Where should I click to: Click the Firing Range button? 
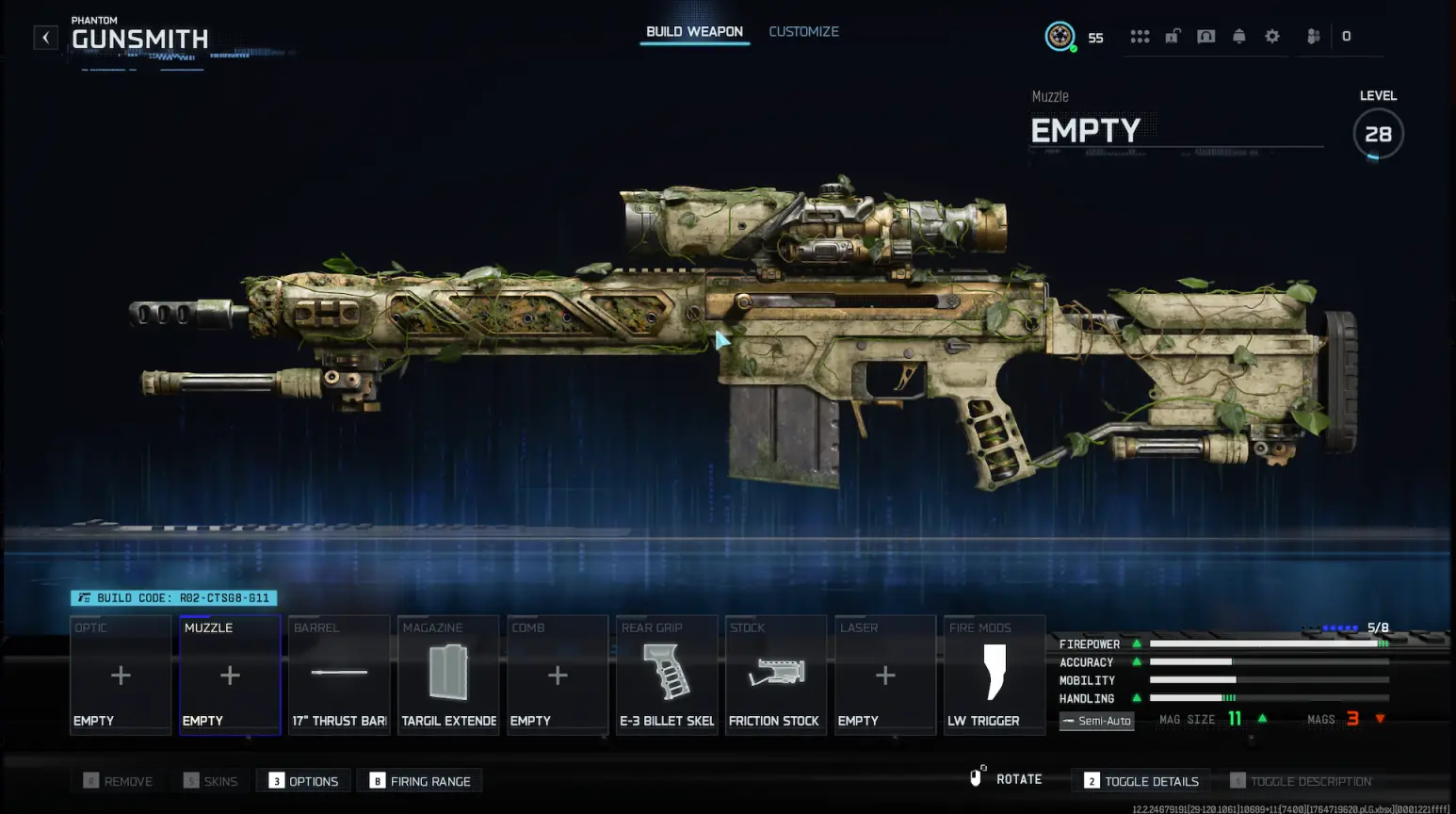point(419,780)
